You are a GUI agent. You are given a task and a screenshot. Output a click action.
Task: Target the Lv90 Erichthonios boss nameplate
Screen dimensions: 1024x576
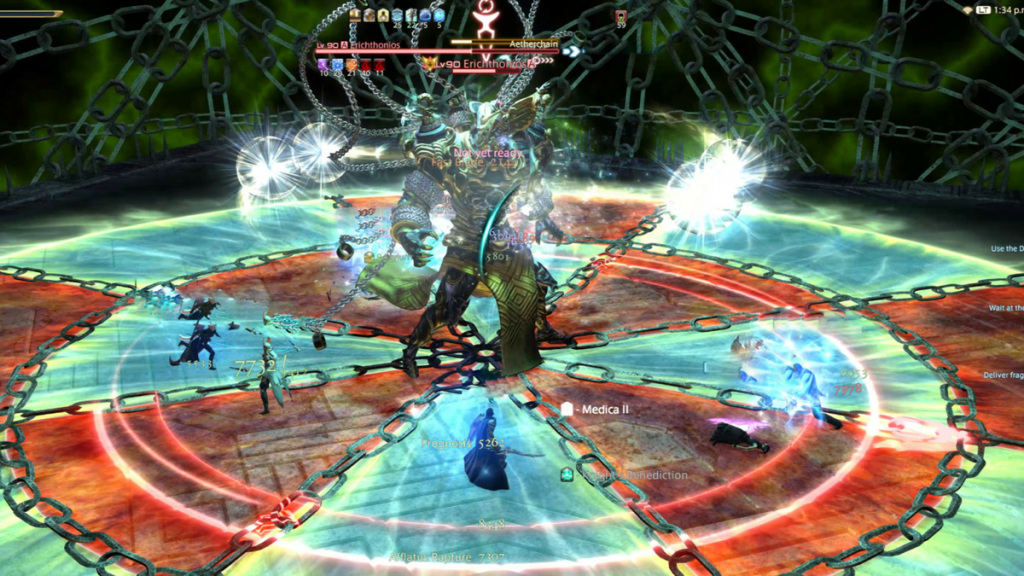coord(485,64)
